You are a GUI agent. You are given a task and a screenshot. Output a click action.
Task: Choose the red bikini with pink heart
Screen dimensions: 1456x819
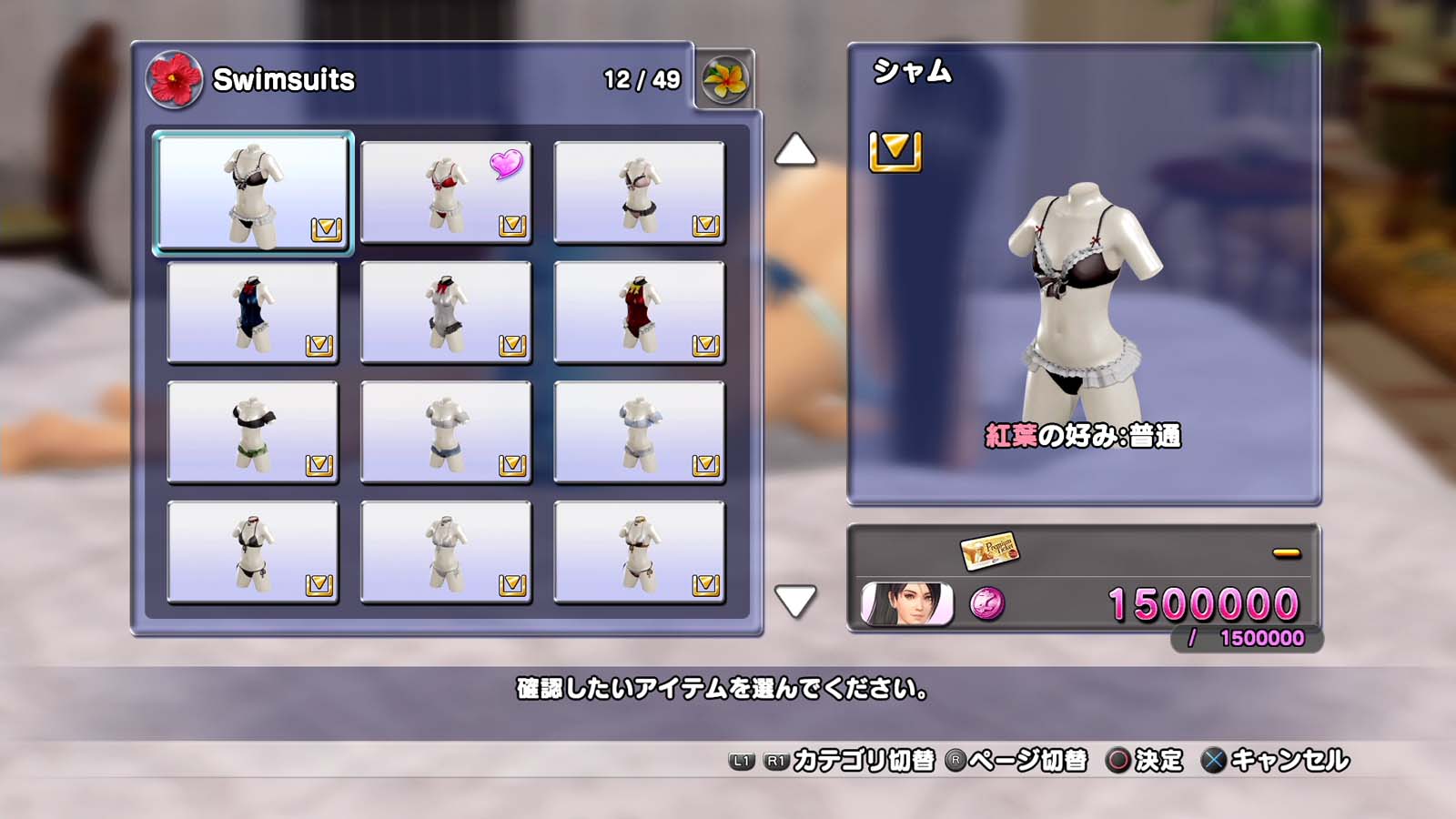pyautogui.click(x=446, y=192)
